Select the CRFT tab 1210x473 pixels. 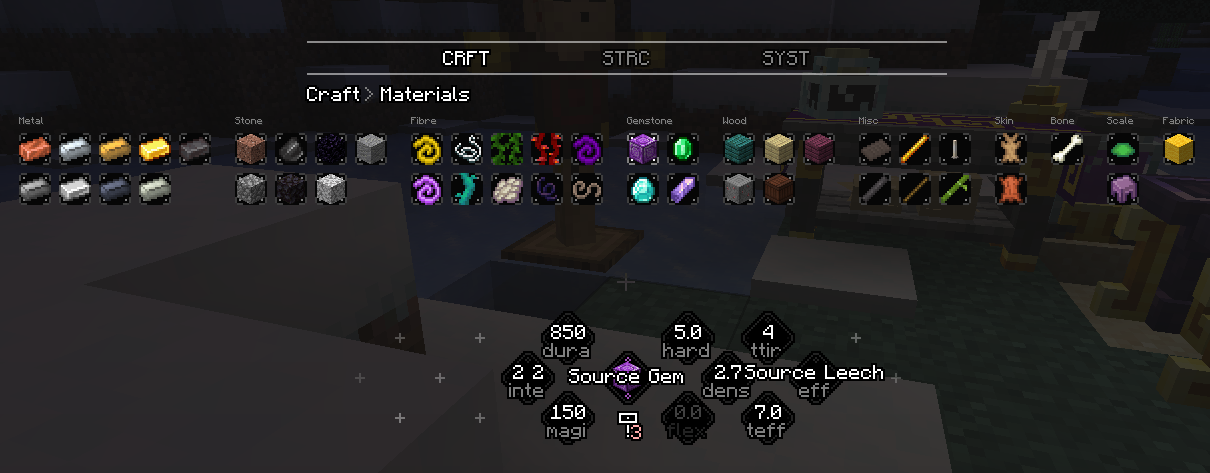(465, 58)
